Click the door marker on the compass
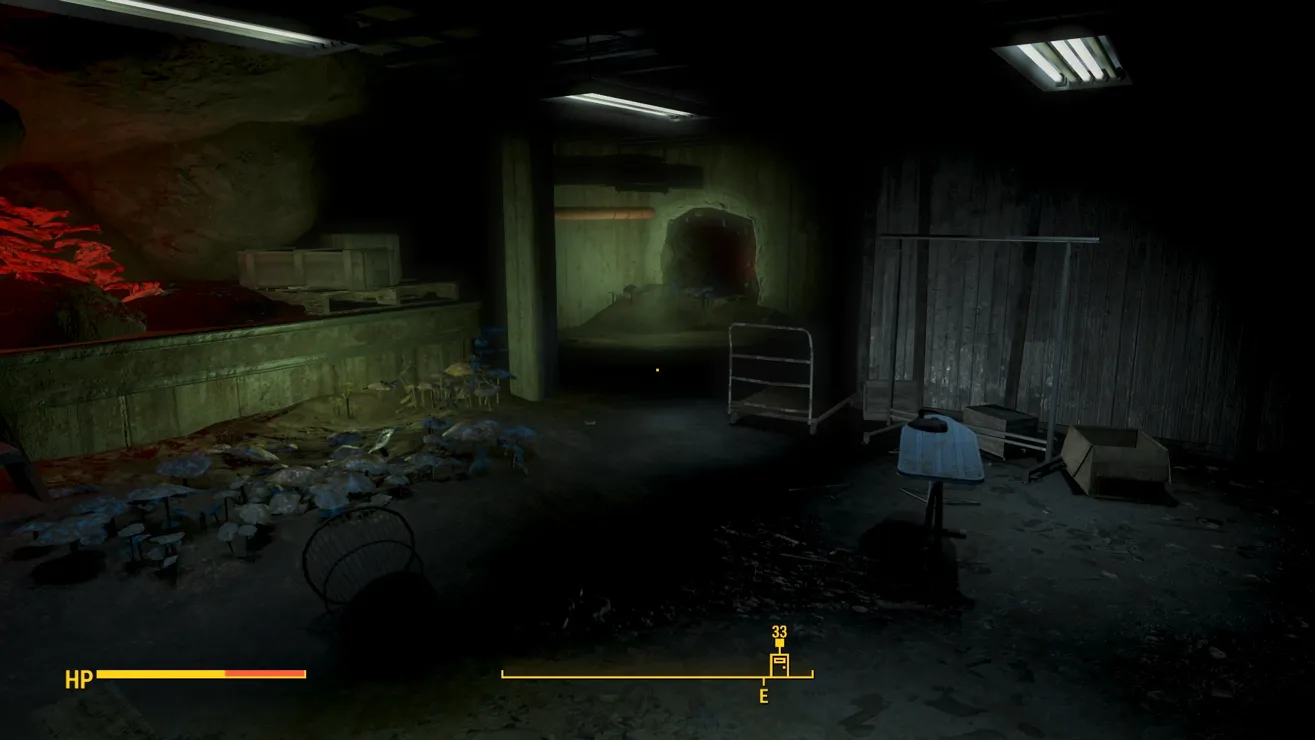The width and height of the screenshot is (1315, 740). click(x=779, y=664)
